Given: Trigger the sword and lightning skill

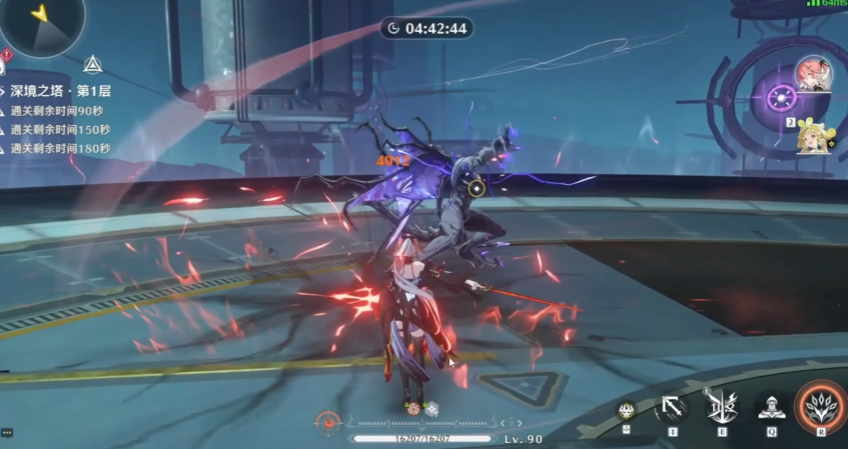Looking at the screenshot, I should tap(721, 408).
